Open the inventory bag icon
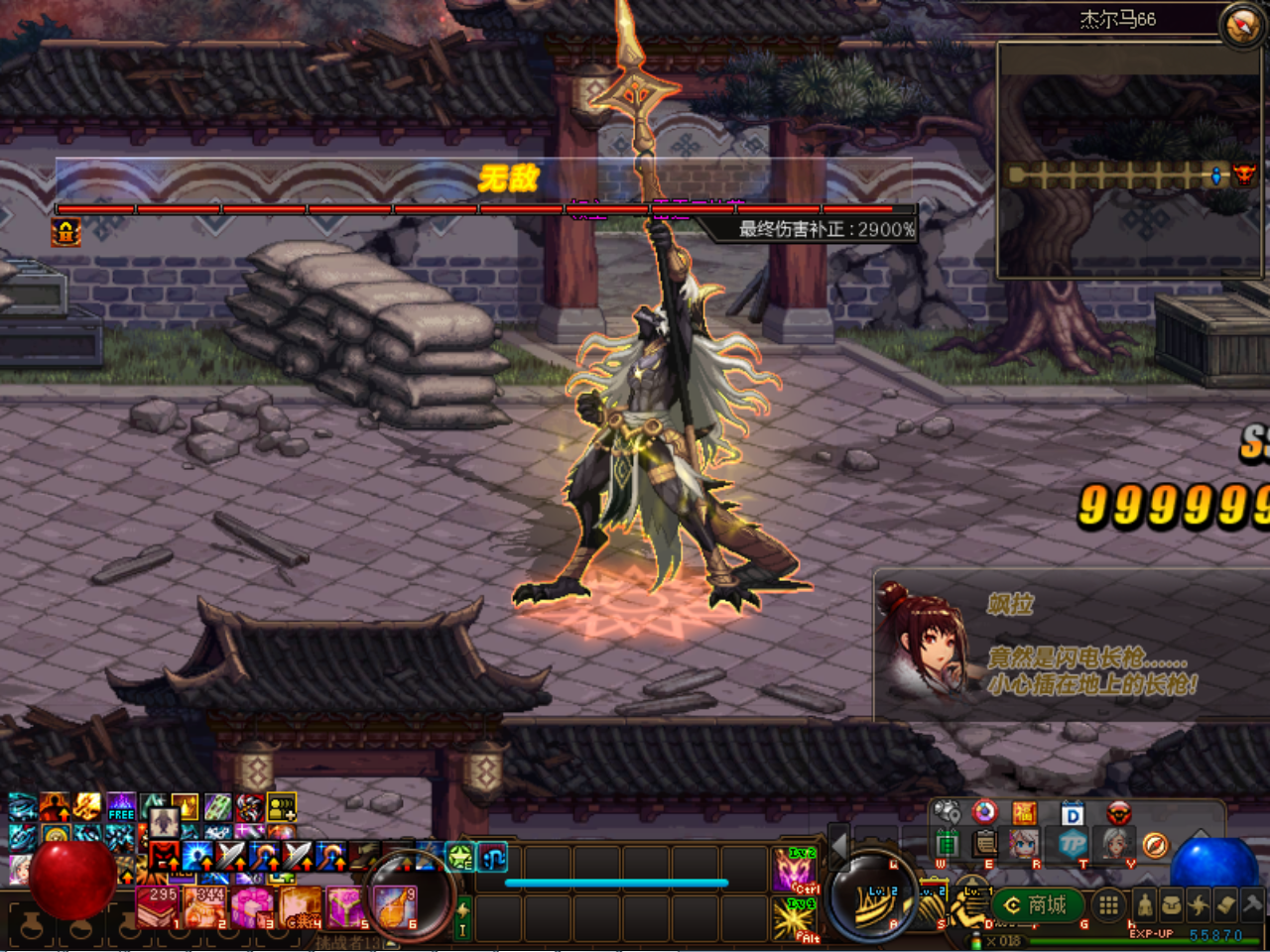 [x=1172, y=905]
